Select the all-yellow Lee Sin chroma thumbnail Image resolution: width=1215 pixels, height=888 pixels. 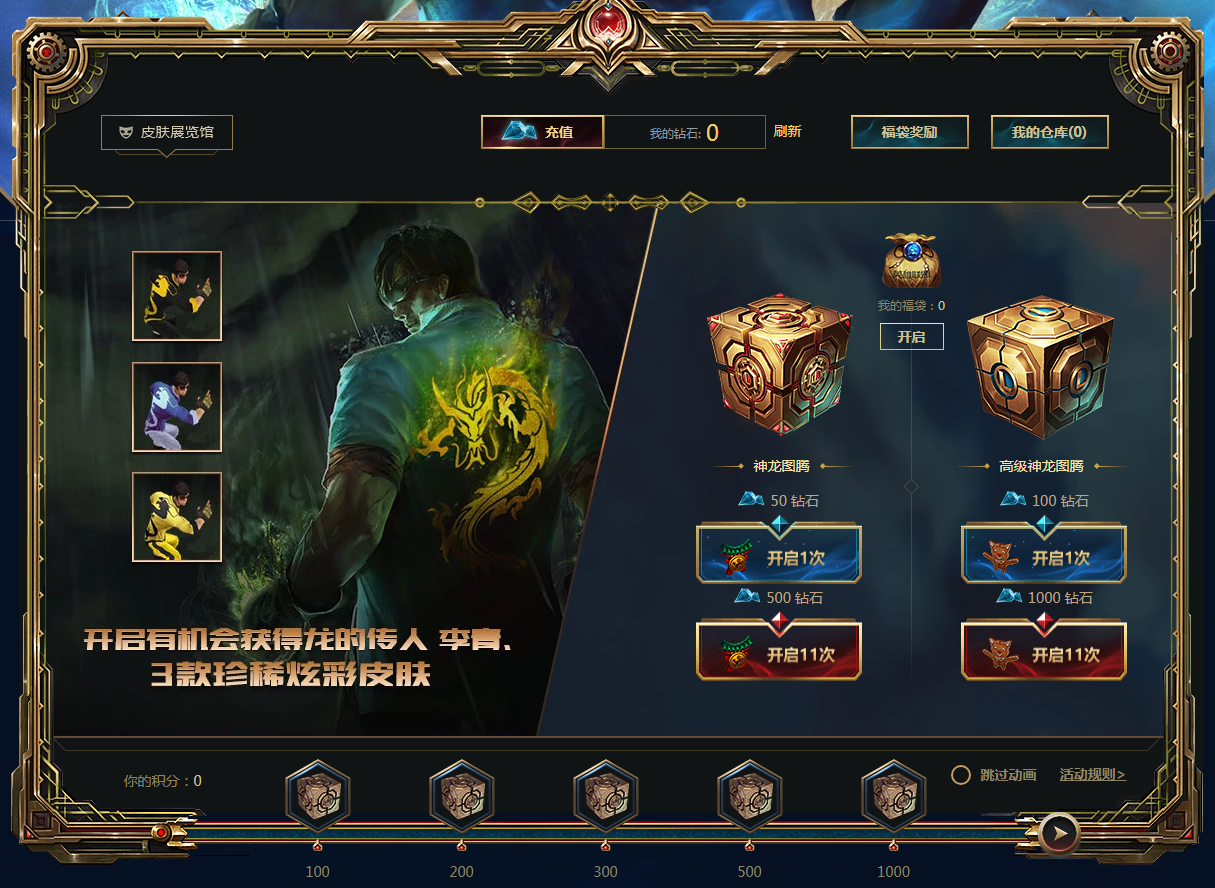pyautogui.click(x=177, y=517)
